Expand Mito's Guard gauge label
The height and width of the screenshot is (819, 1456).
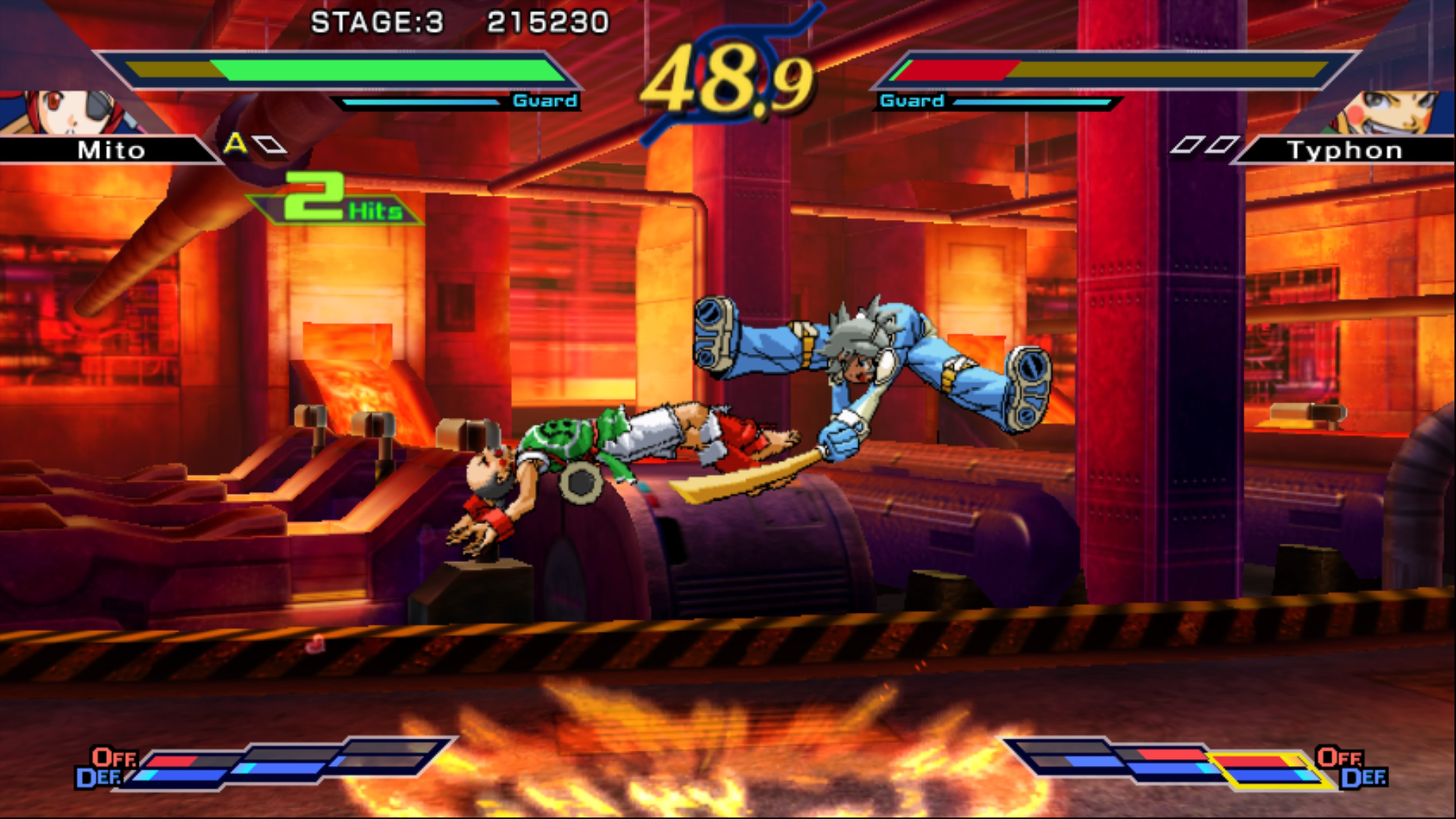pos(544,101)
